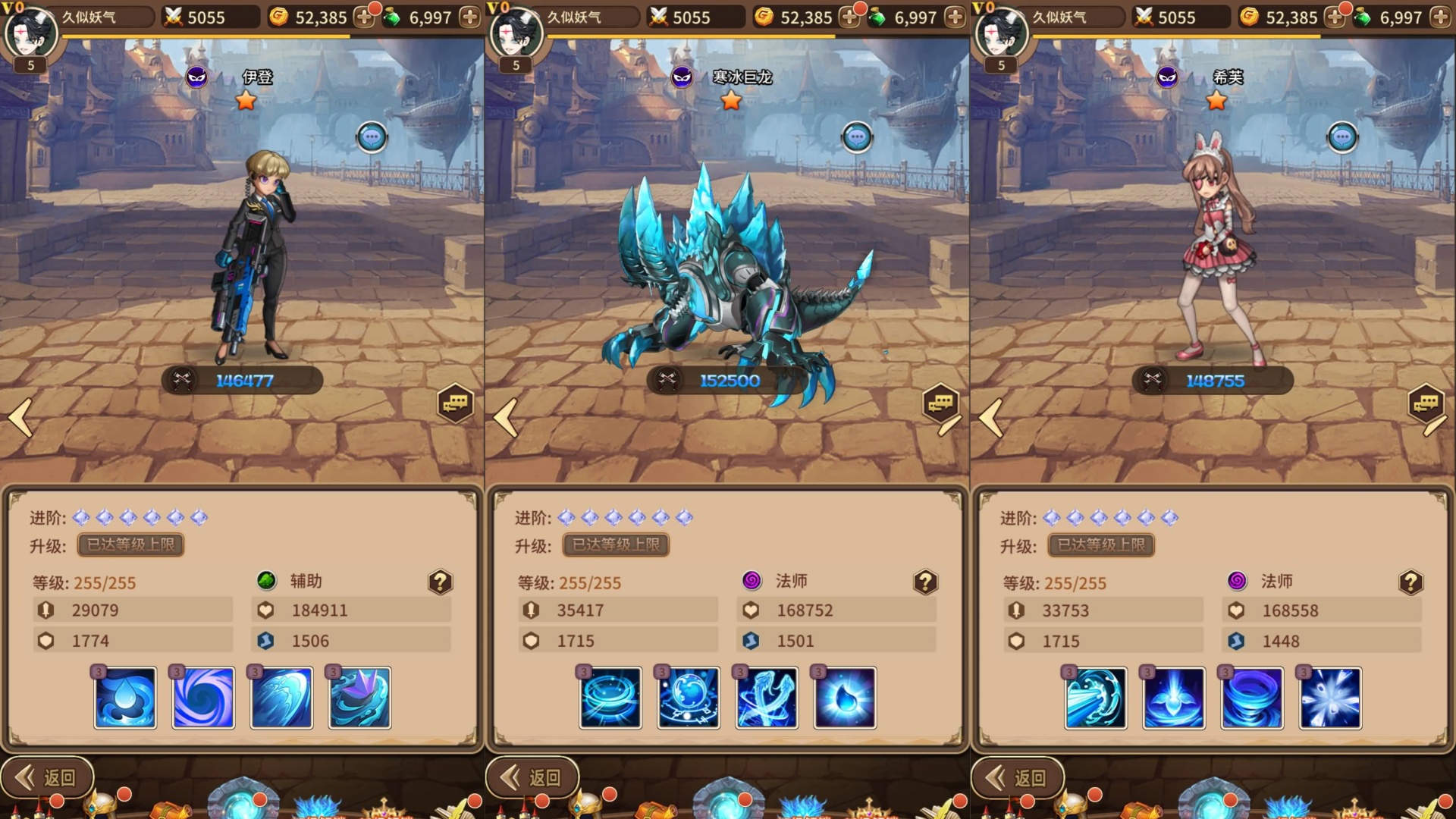
Task: Open 希芙's blue tornado skill icon
Action: 1252,698
